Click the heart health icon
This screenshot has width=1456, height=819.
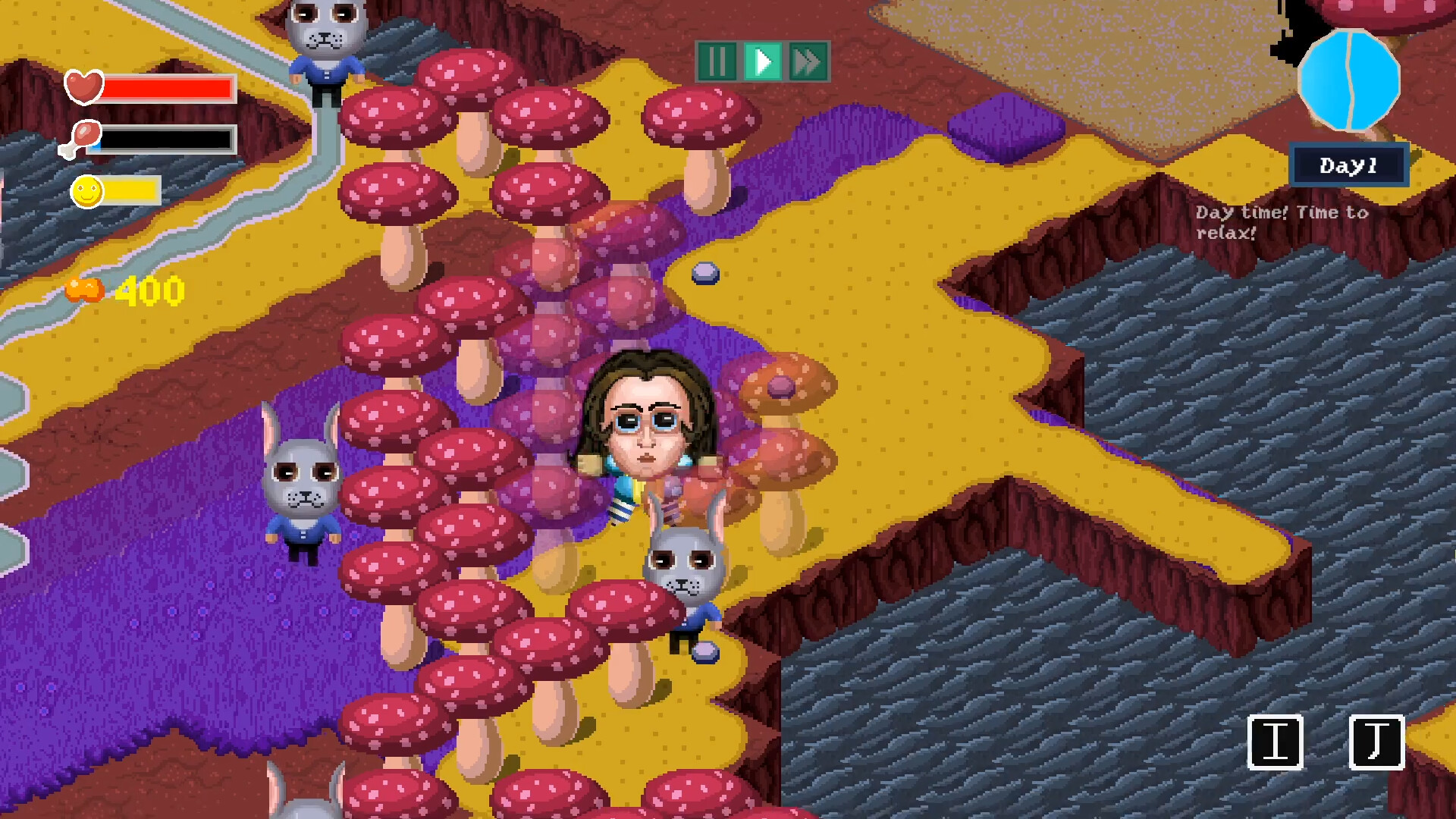(85, 87)
